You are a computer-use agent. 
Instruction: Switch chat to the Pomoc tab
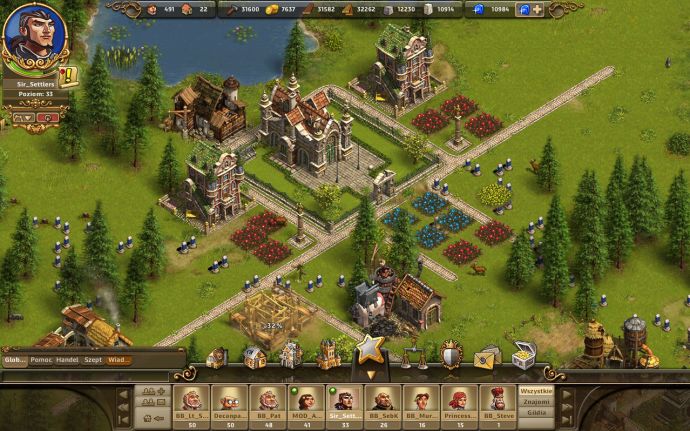click(x=41, y=360)
